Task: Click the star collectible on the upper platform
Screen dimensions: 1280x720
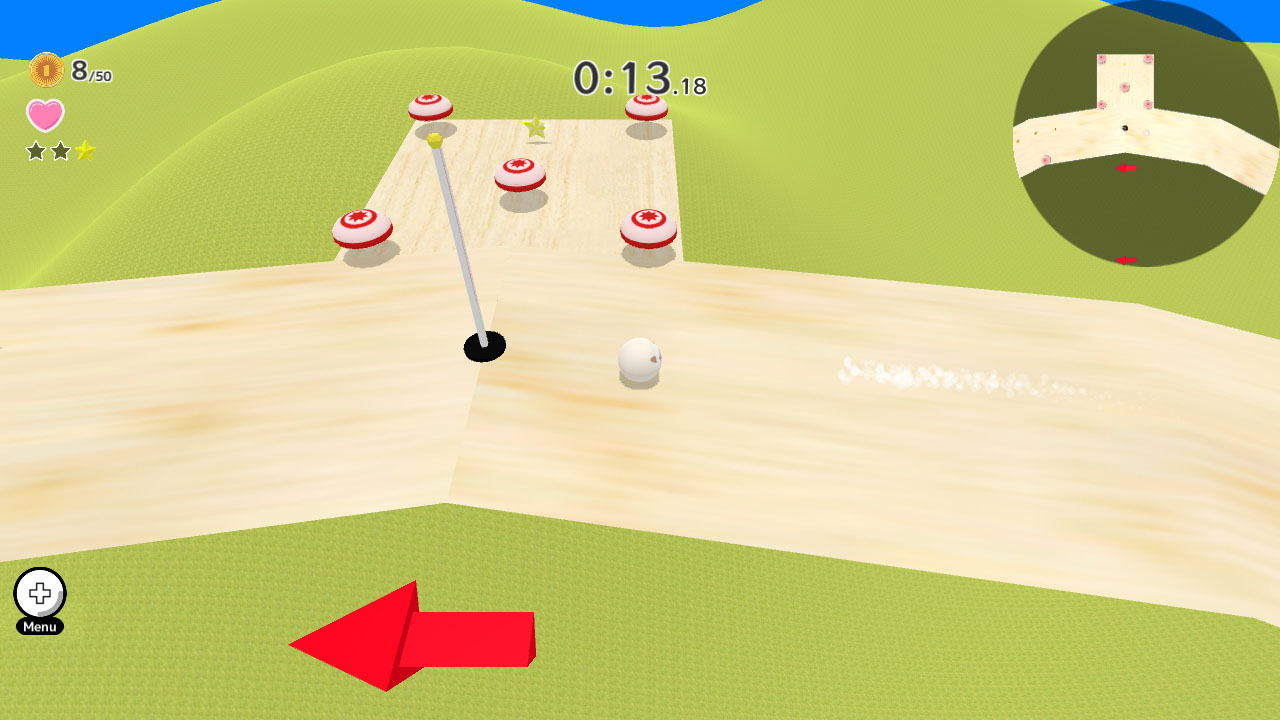Action: (x=535, y=129)
